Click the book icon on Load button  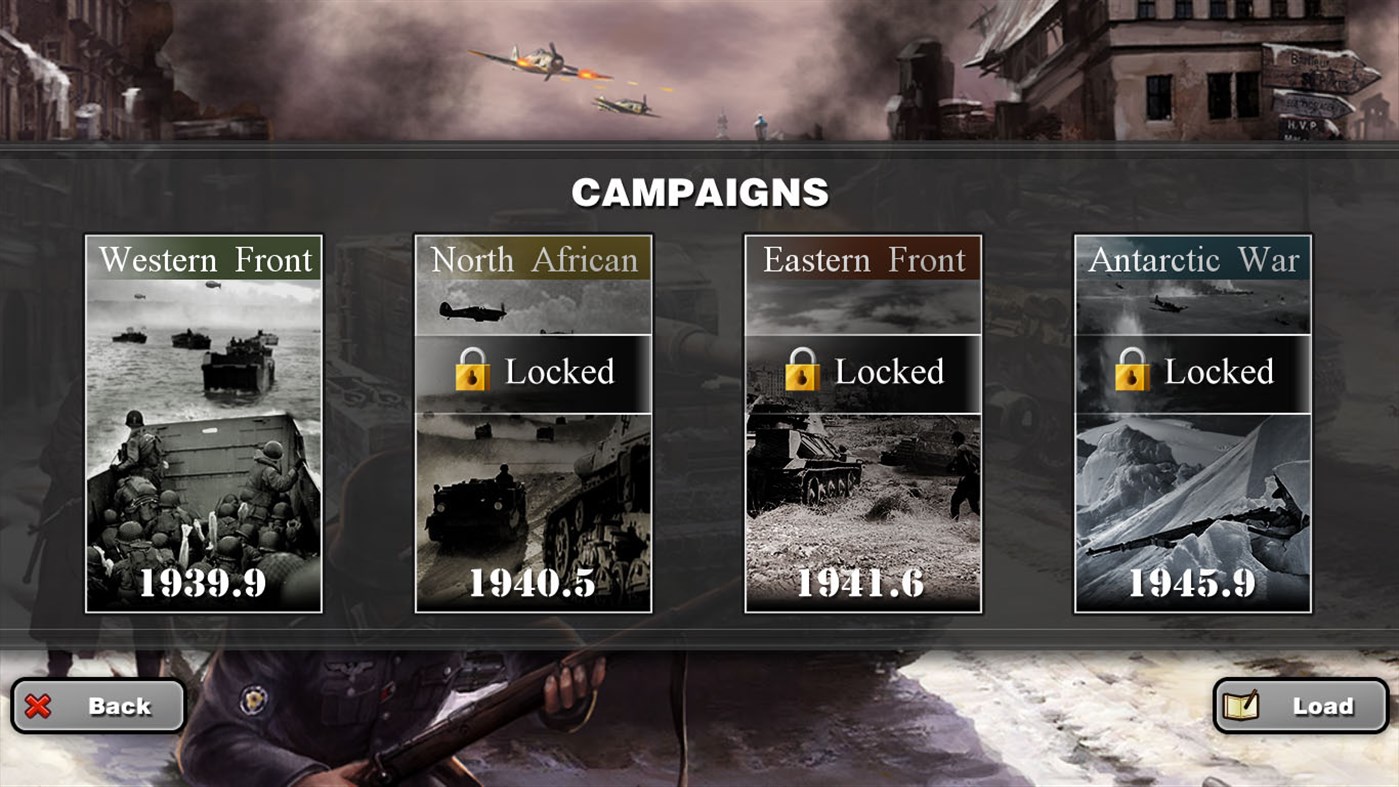coord(1240,705)
